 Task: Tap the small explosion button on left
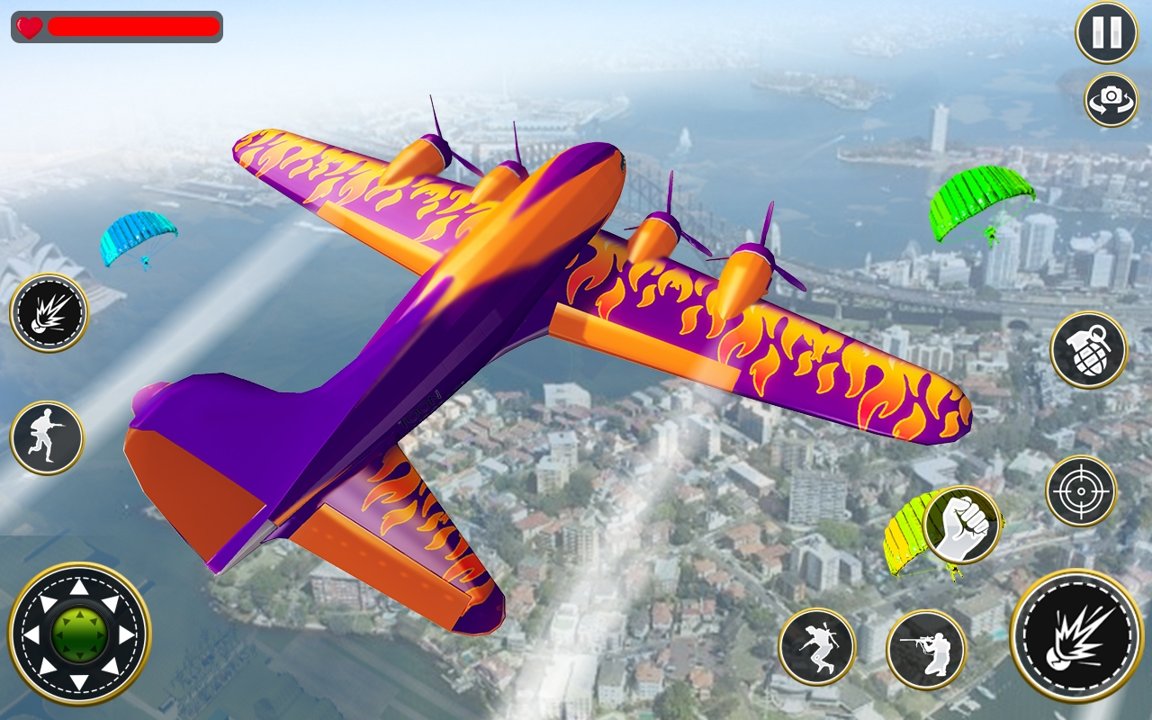[49, 312]
